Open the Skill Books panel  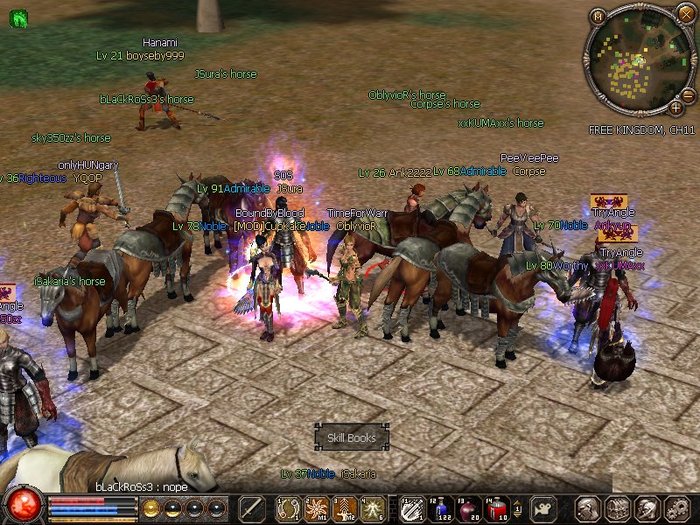[x=352, y=437]
